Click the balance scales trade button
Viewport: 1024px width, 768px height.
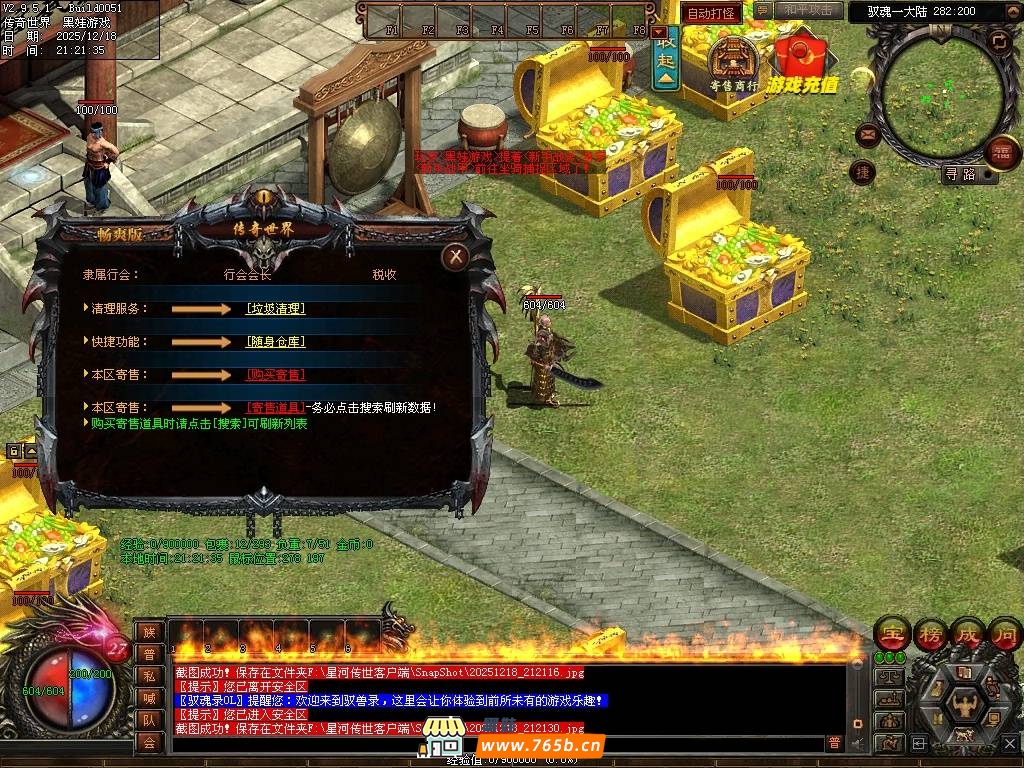889,677
